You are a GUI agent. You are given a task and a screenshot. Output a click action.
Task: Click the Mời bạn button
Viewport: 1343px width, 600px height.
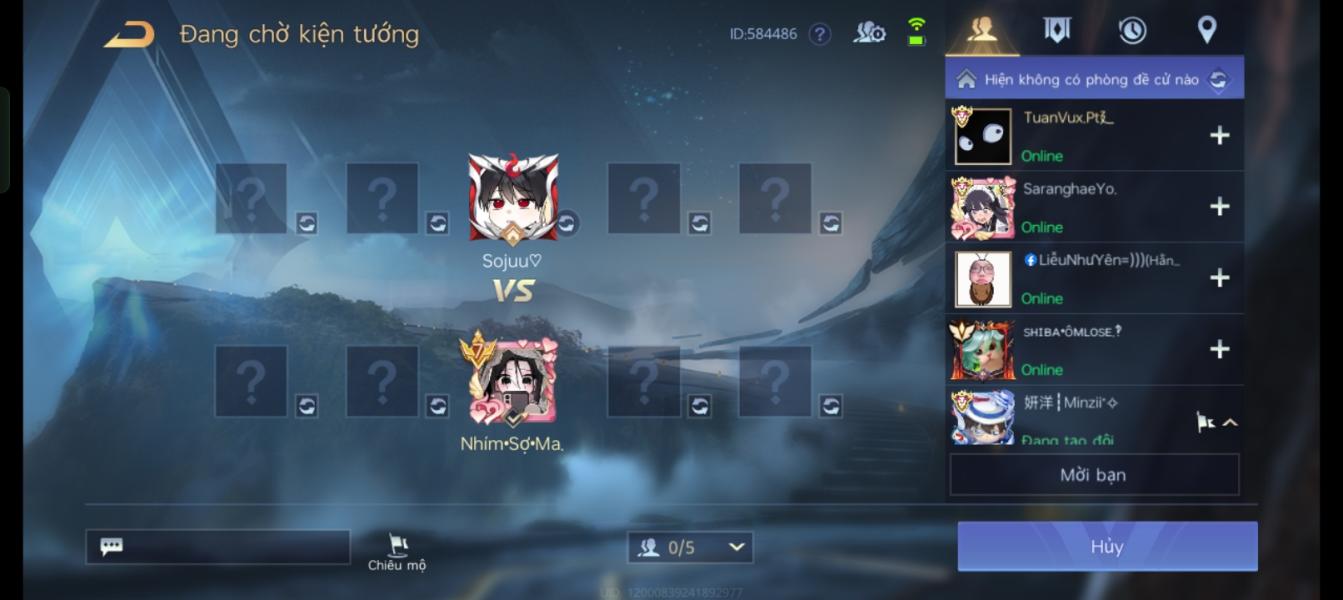[x=1093, y=475]
